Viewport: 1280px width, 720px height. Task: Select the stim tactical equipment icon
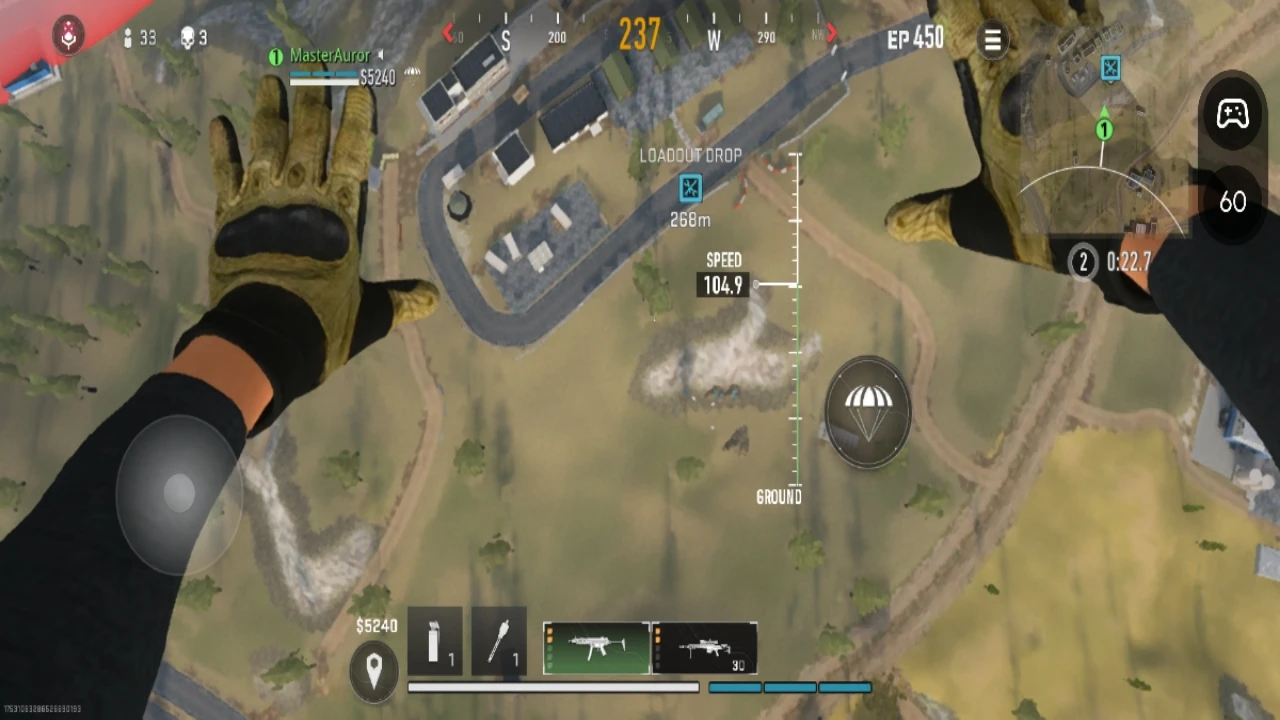(x=434, y=643)
